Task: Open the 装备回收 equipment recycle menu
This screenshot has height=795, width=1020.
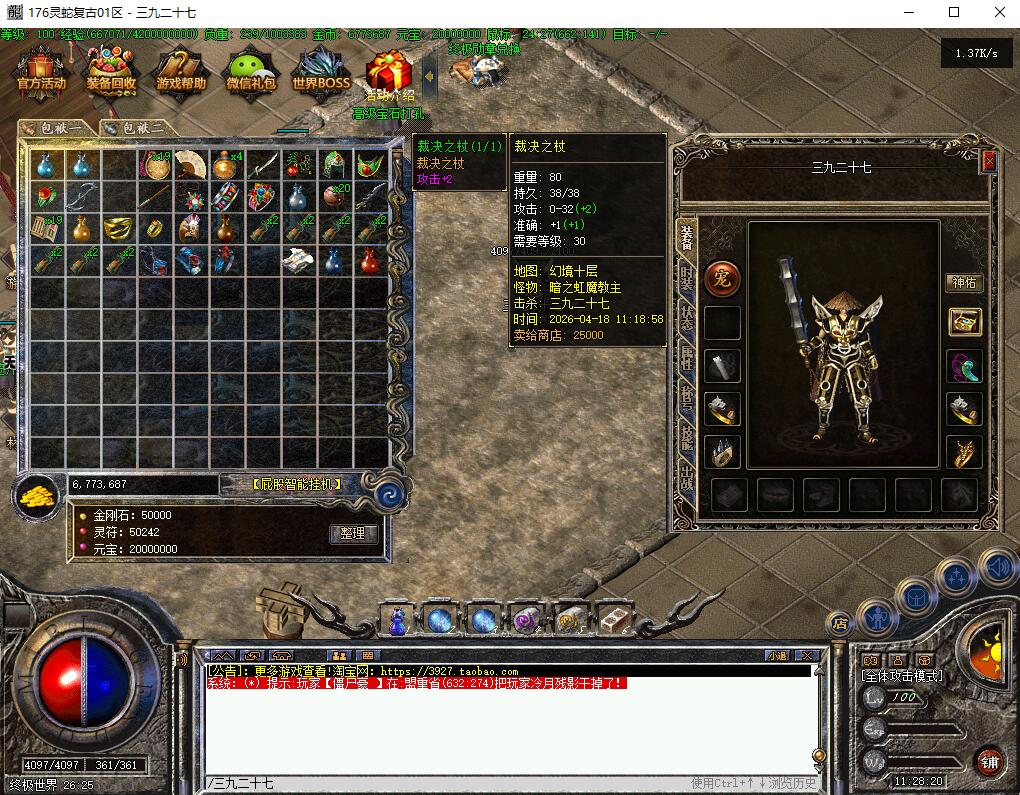Action: (111, 72)
